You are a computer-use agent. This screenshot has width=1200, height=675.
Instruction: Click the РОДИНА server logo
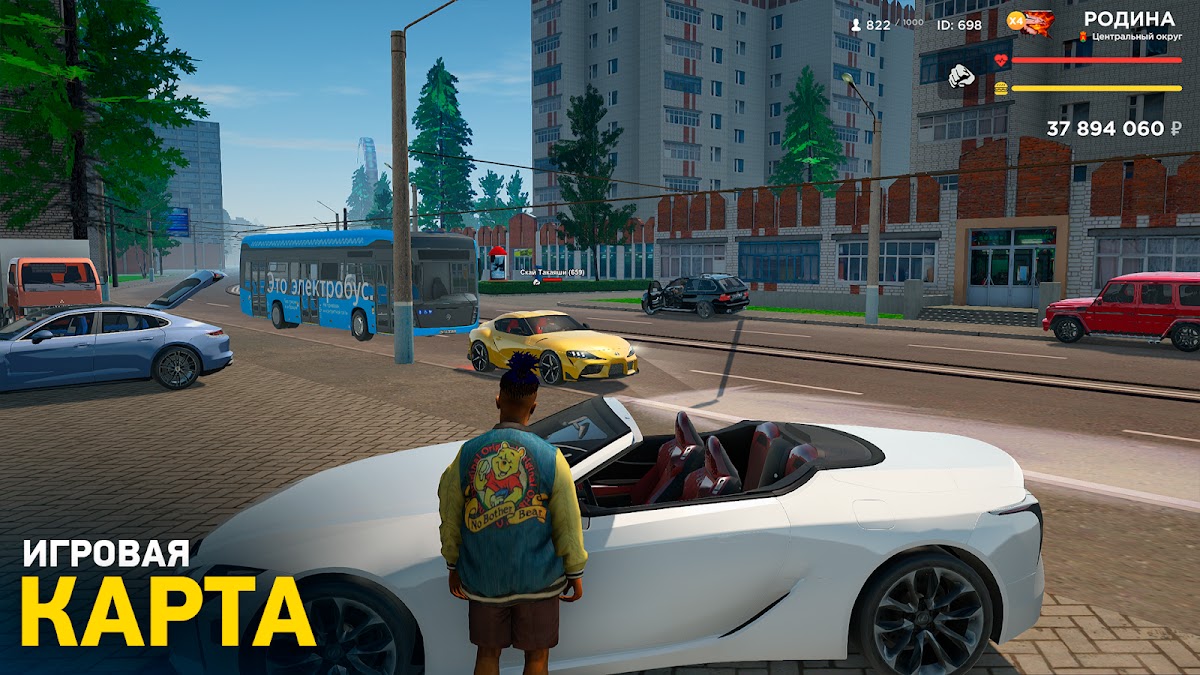point(1129,19)
